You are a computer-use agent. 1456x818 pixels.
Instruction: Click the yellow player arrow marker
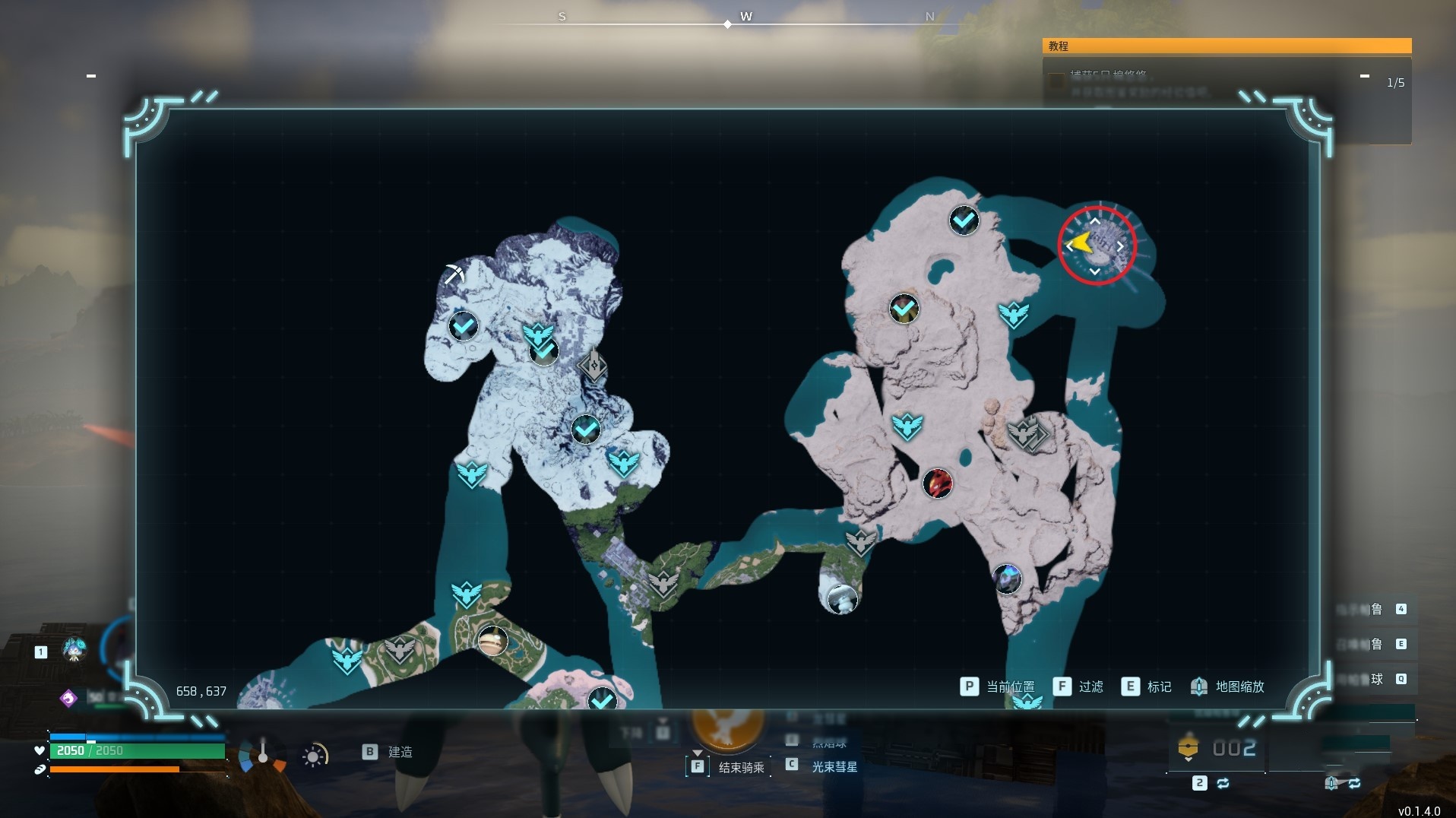pos(1080,244)
